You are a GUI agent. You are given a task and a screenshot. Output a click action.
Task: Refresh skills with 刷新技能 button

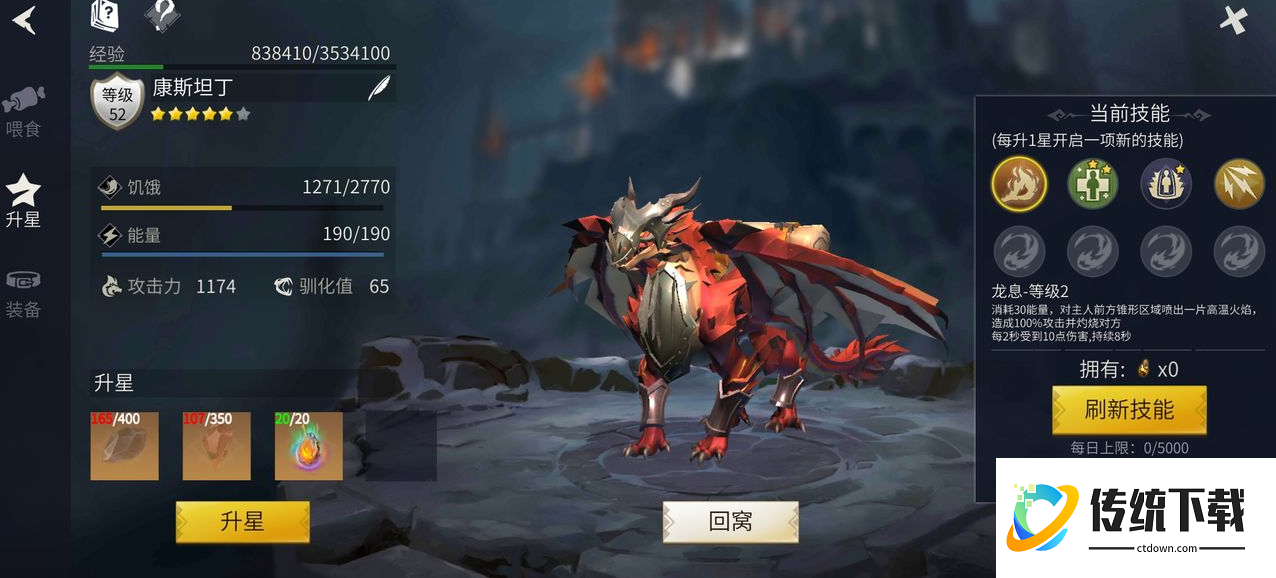coord(1129,410)
